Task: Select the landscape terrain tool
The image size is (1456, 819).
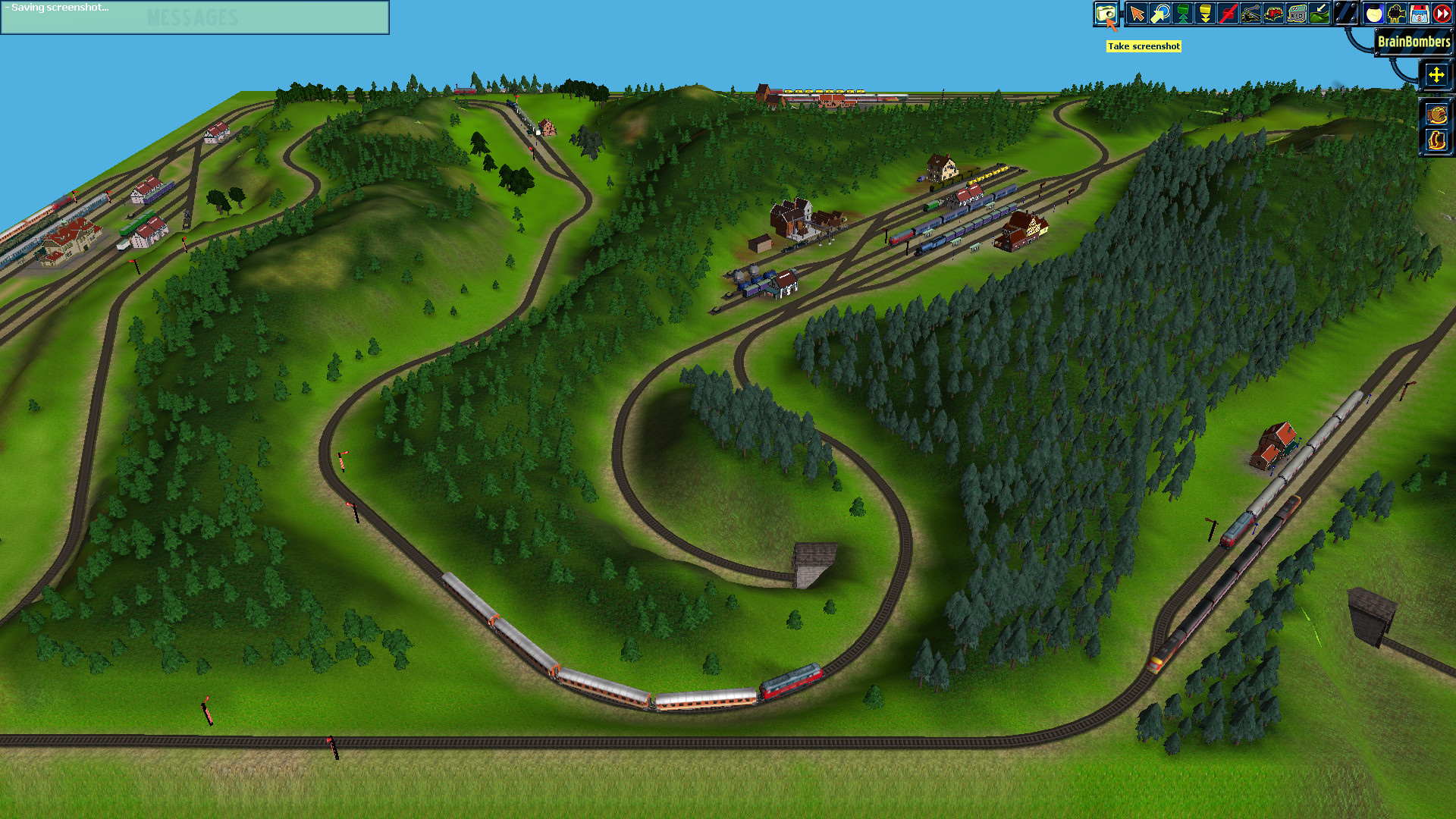Action: click(x=1319, y=13)
